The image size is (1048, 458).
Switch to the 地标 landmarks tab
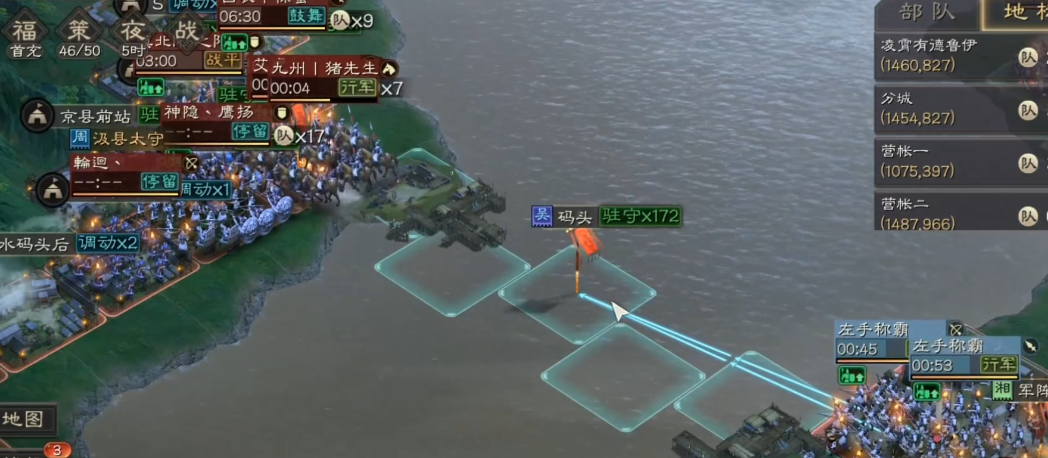[x=1021, y=13]
